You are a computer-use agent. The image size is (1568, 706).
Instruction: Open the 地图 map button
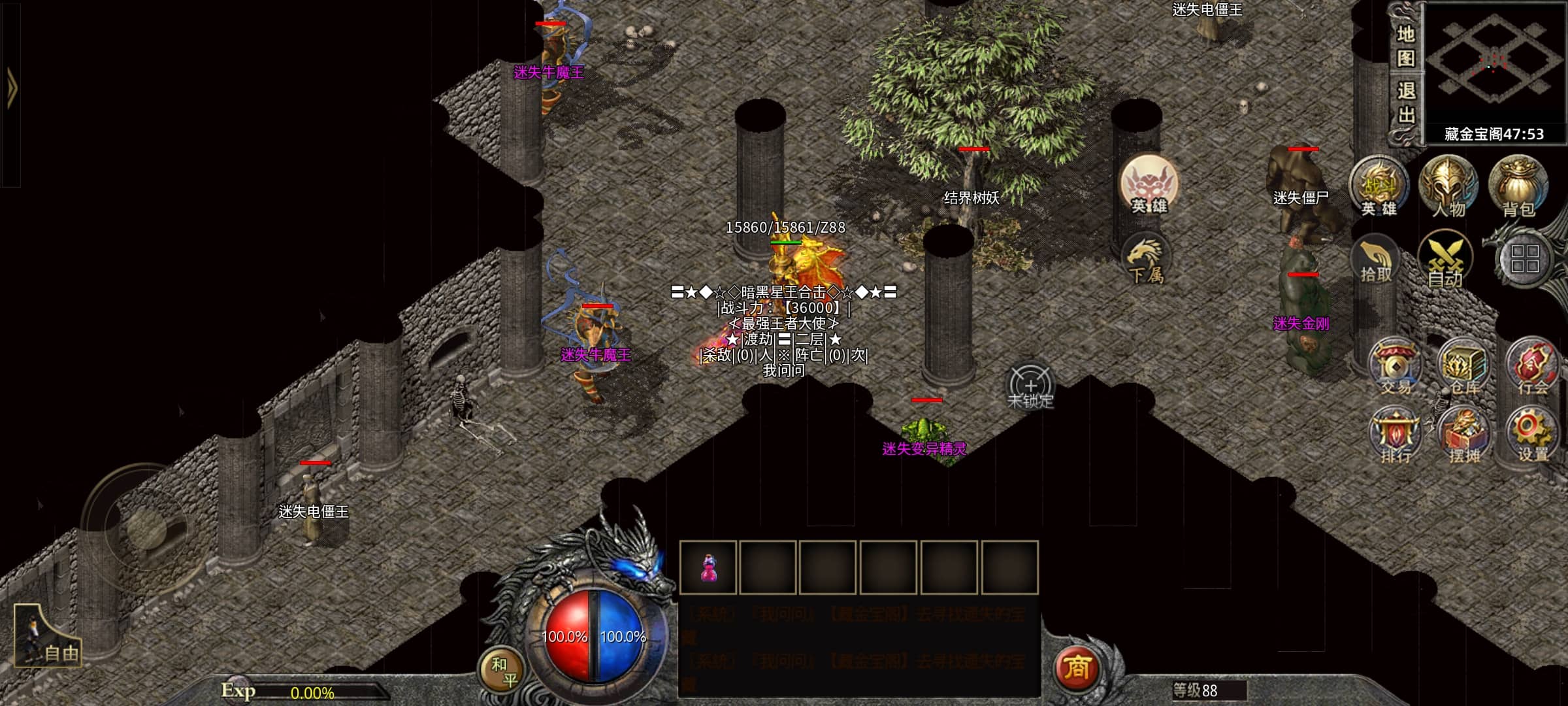pyautogui.click(x=1405, y=47)
